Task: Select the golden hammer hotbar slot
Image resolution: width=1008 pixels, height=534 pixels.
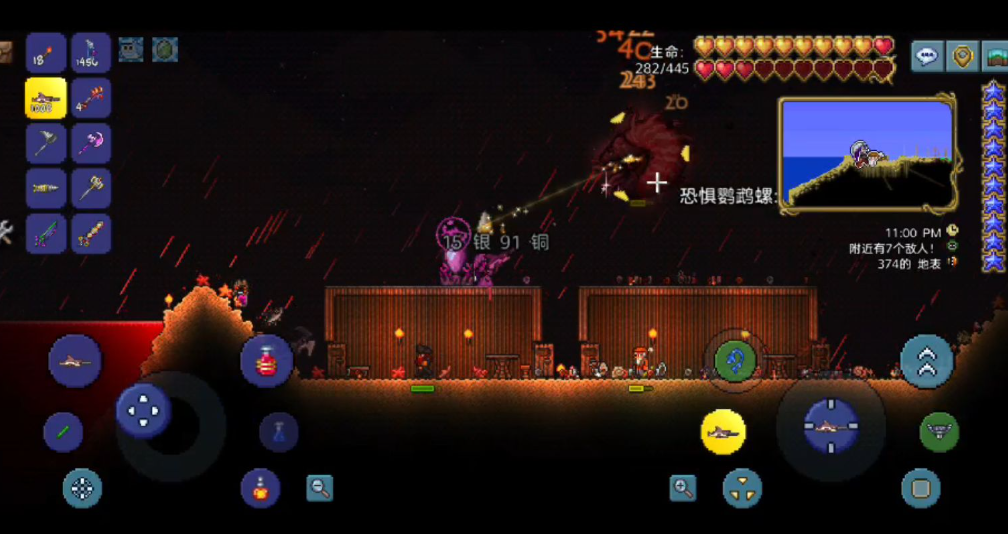Action: tap(91, 188)
